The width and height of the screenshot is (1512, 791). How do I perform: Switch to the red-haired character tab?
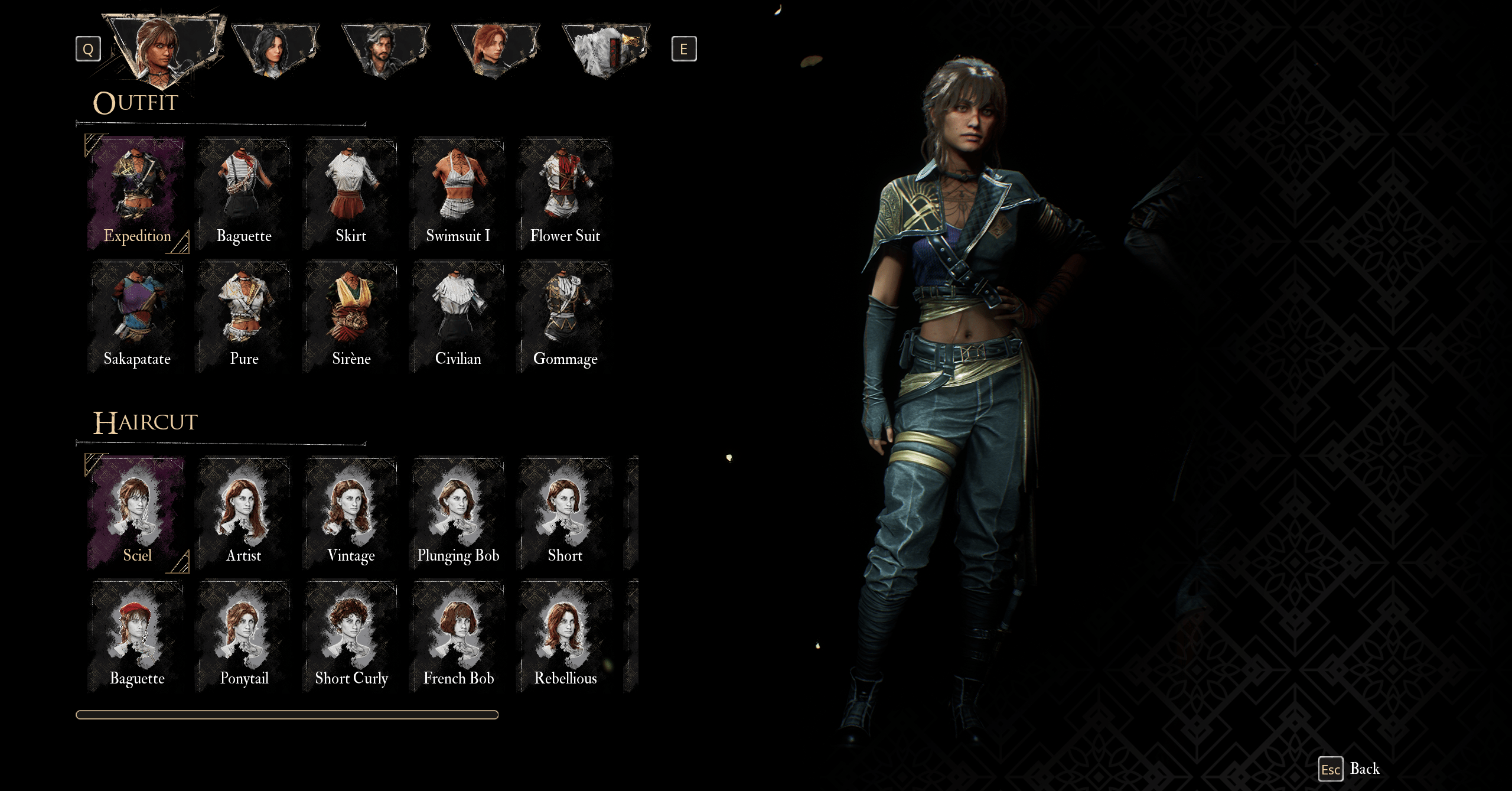[496, 50]
